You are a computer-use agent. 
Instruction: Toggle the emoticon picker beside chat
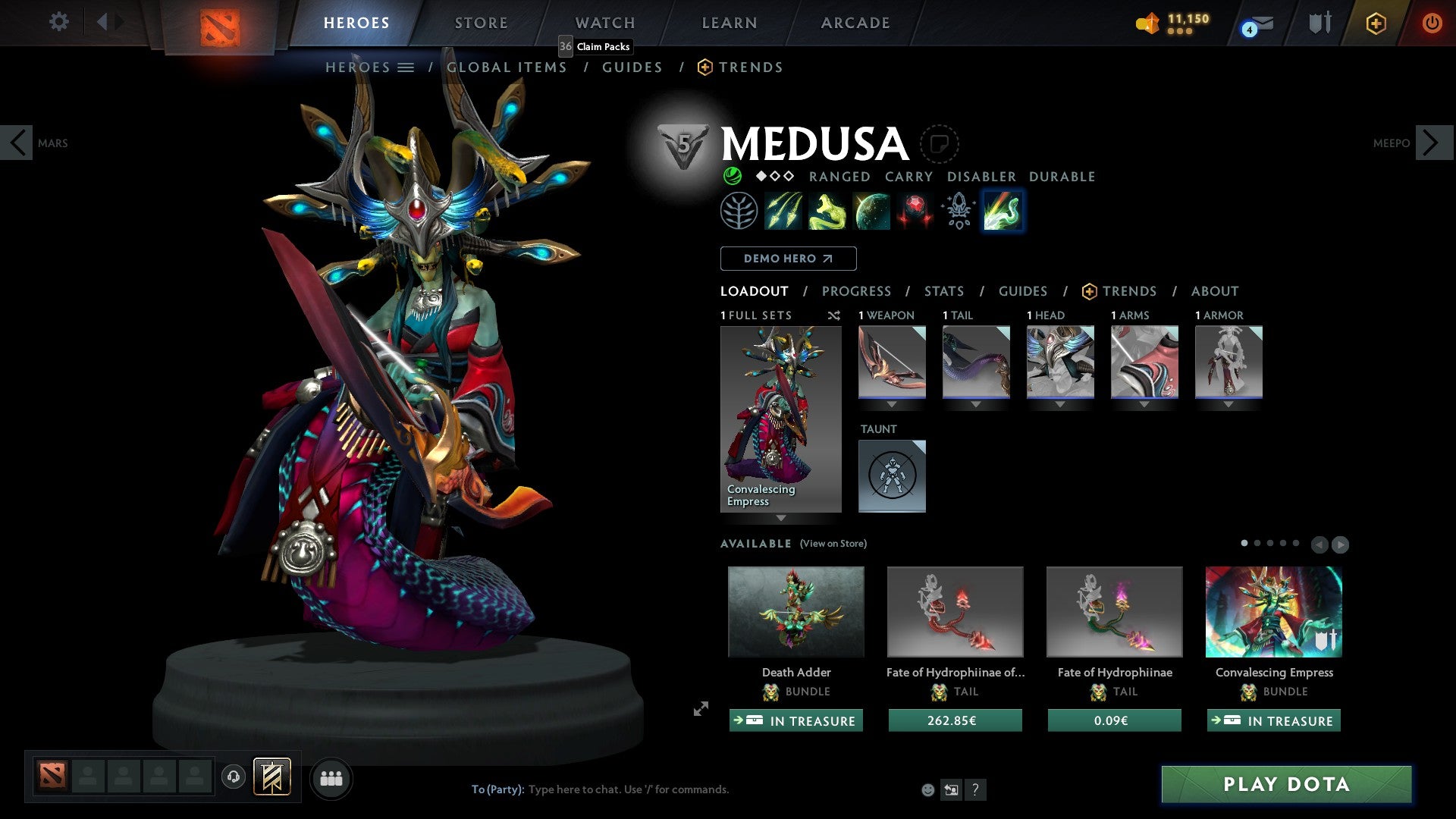click(x=927, y=789)
